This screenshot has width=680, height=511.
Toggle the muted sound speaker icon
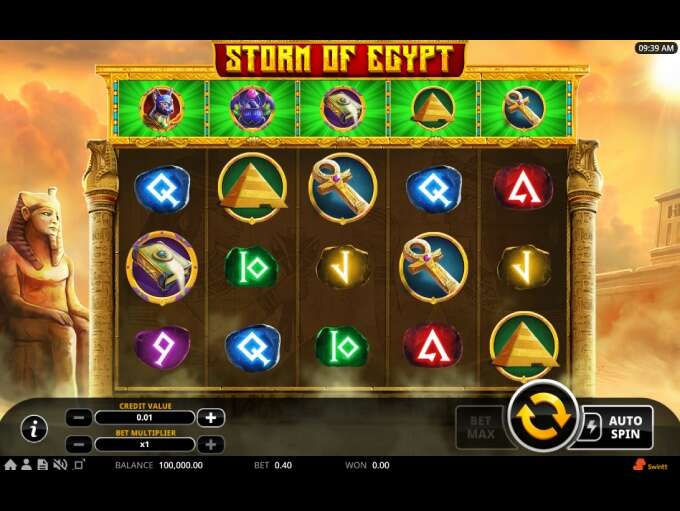point(60,465)
